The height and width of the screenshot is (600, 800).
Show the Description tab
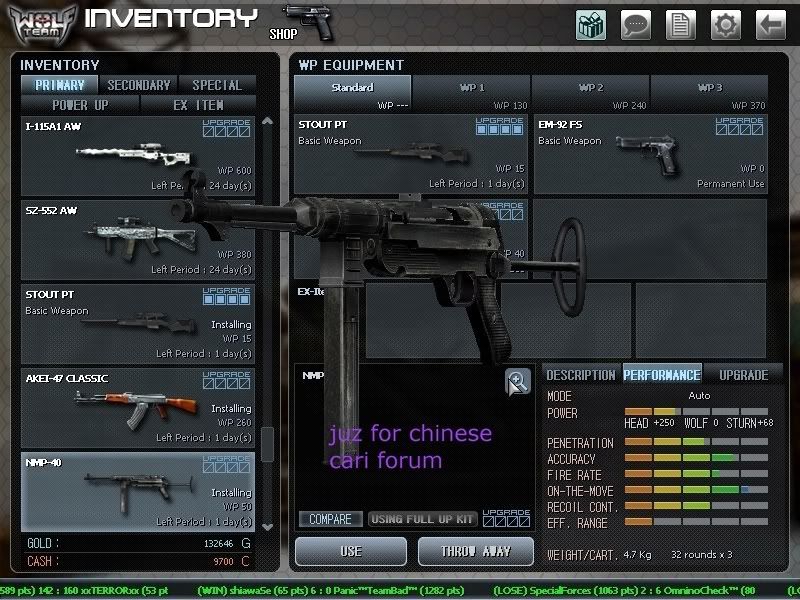click(580, 375)
